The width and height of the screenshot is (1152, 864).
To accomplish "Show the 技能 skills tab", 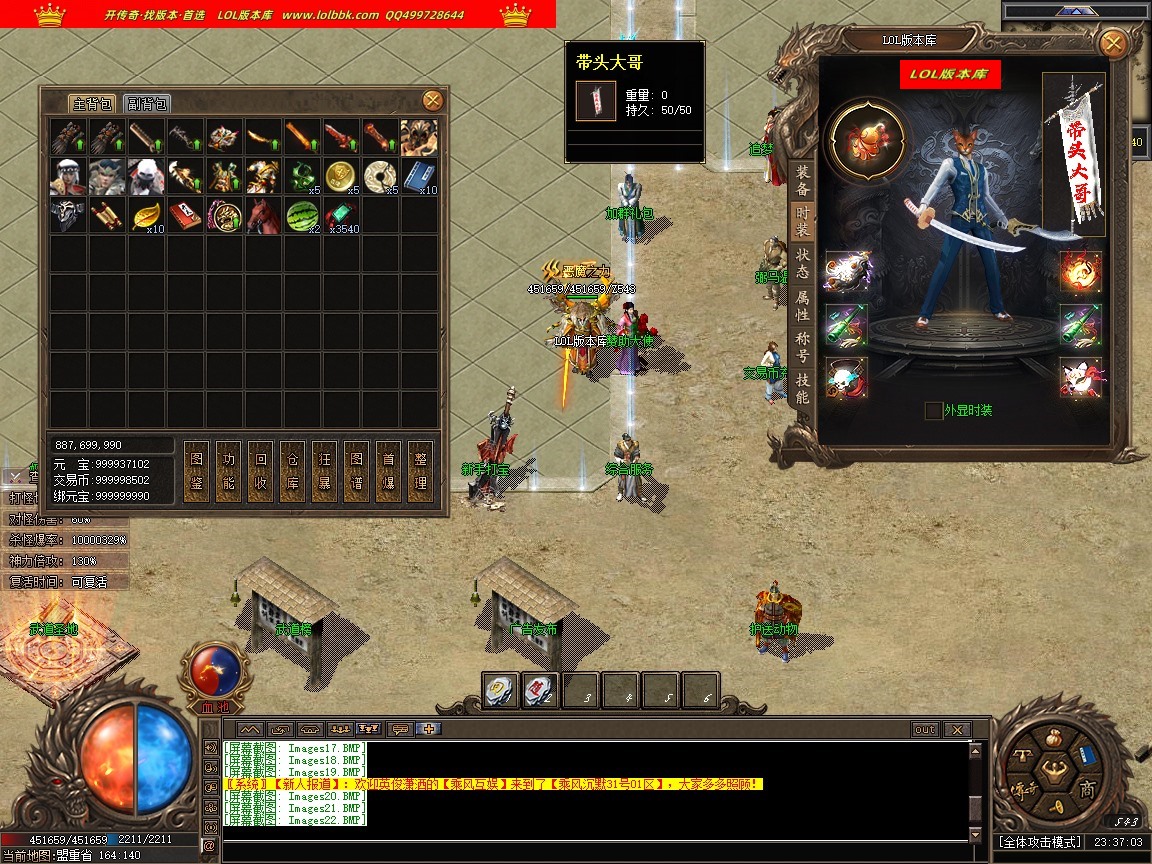I will coord(802,387).
